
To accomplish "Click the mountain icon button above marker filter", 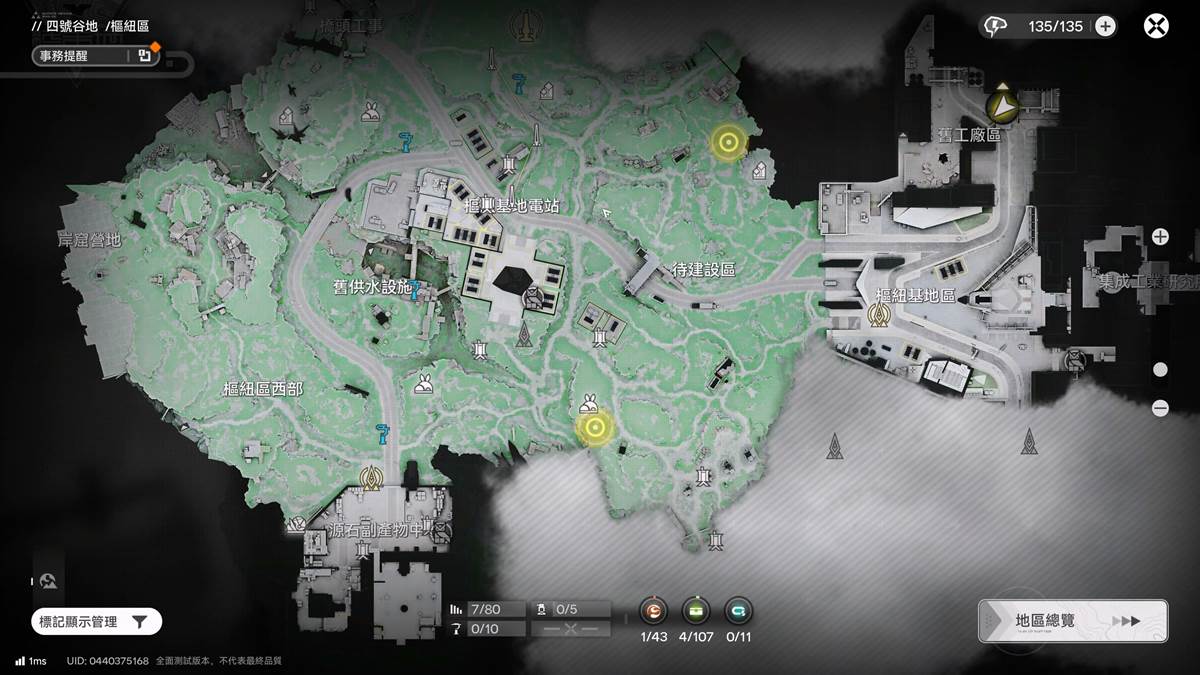I will 48,580.
